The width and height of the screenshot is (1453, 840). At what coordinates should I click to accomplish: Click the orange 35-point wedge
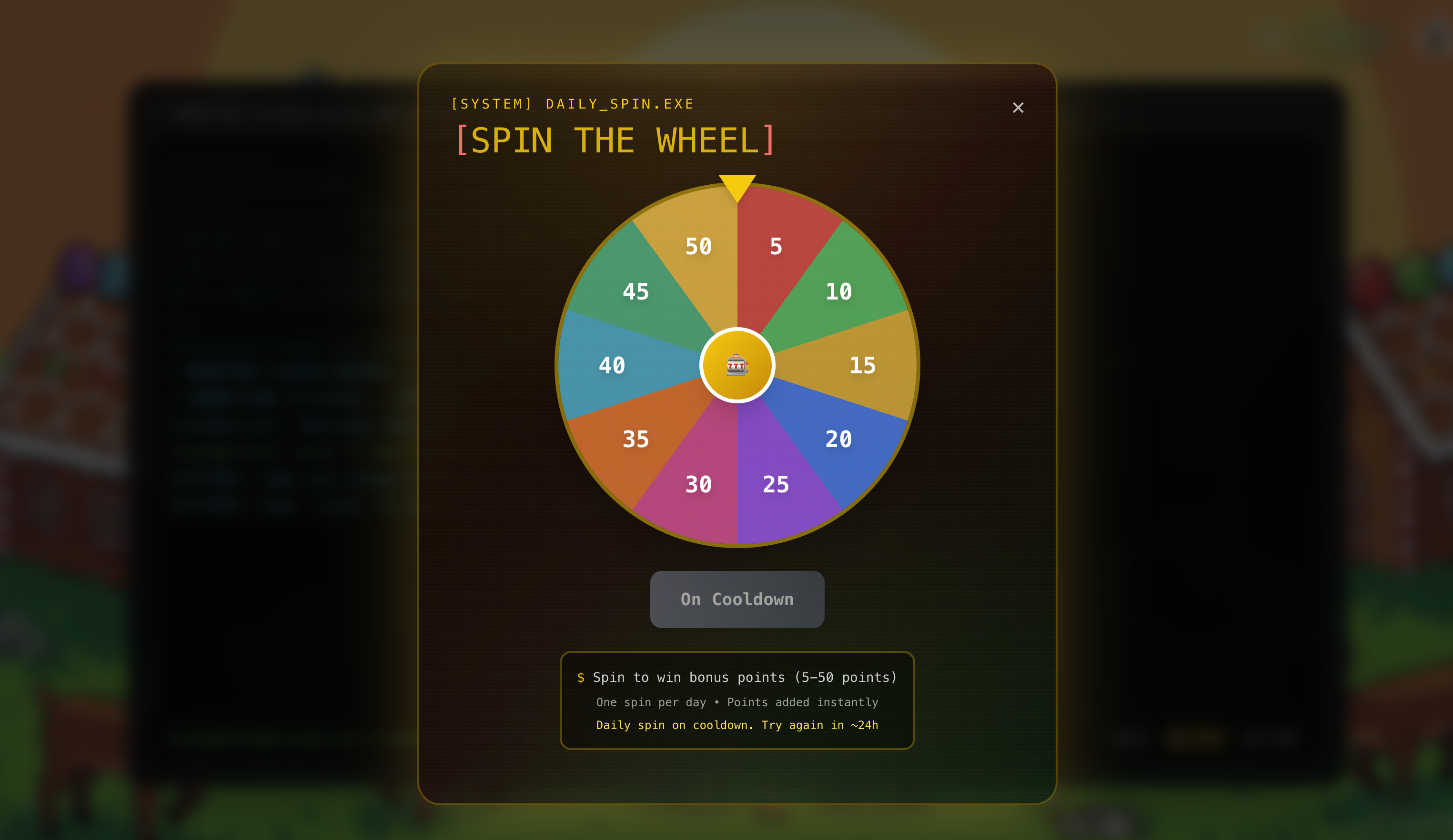636,439
